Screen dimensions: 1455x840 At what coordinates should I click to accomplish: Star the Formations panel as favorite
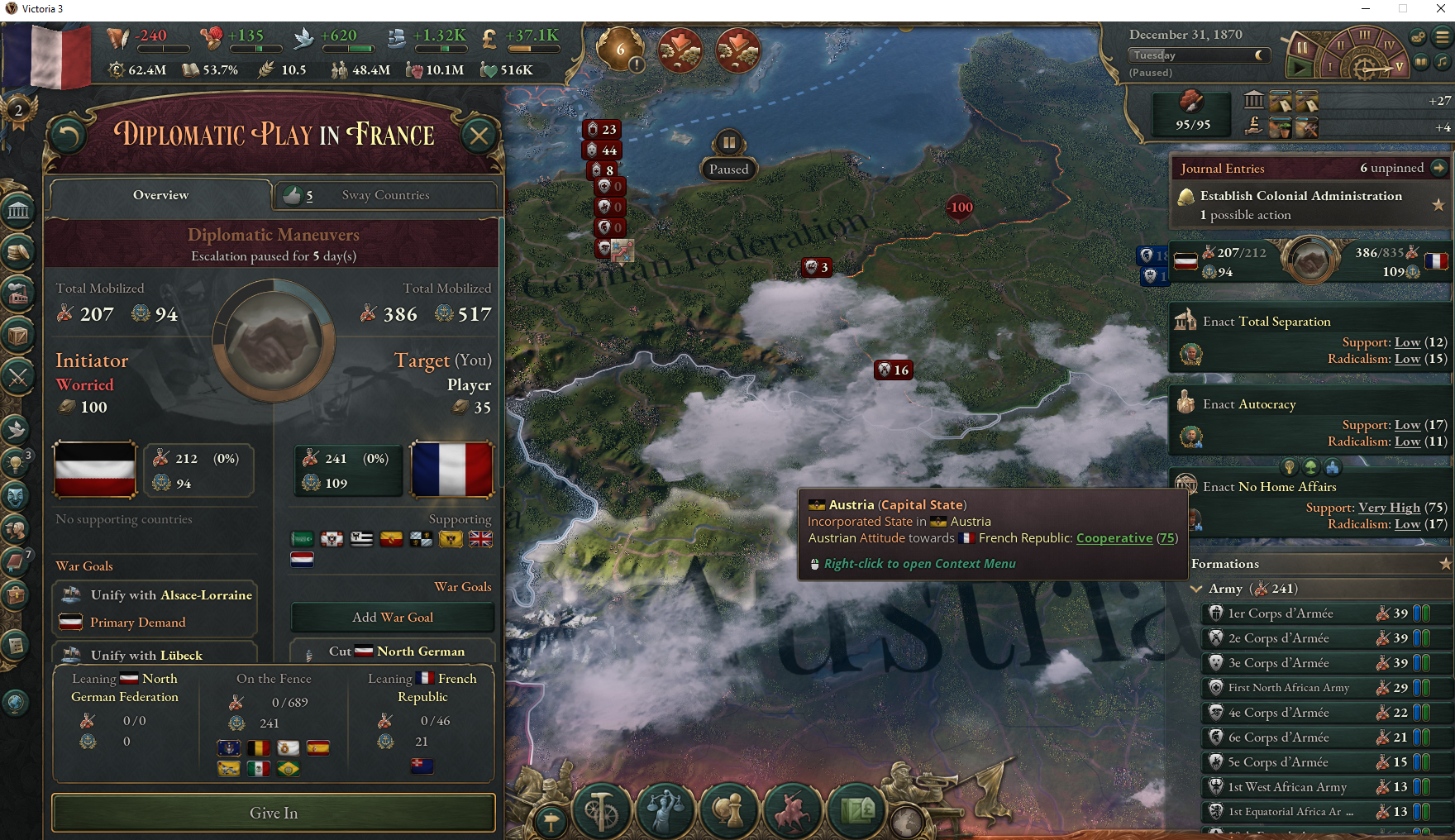click(1447, 563)
